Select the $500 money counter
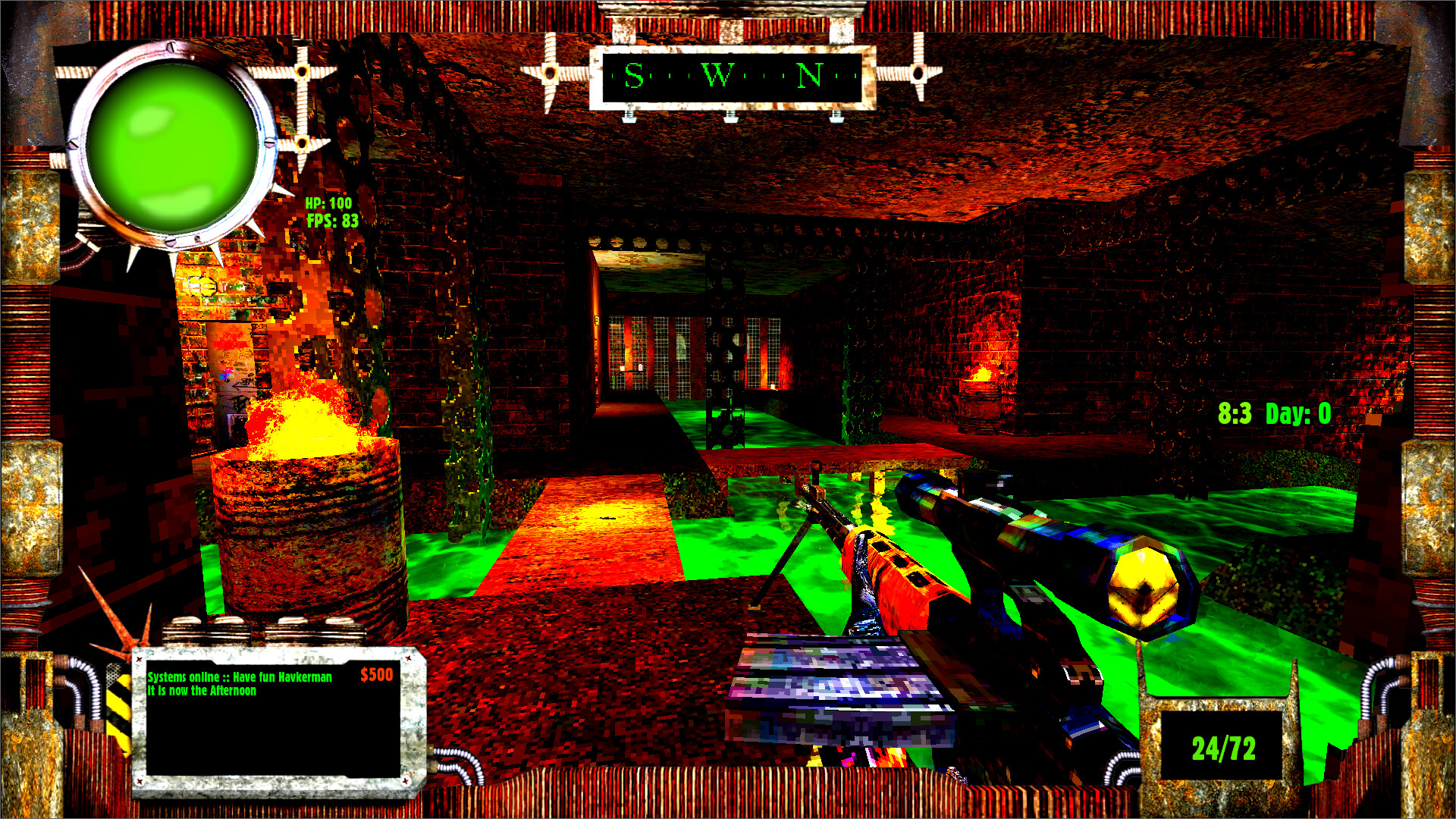 pyautogui.click(x=376, y=674)
